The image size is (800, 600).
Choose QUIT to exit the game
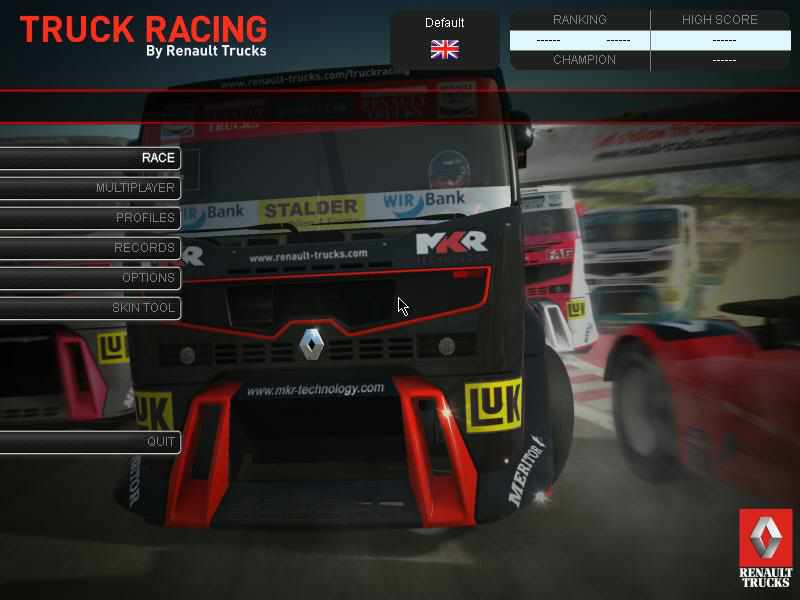161,442
